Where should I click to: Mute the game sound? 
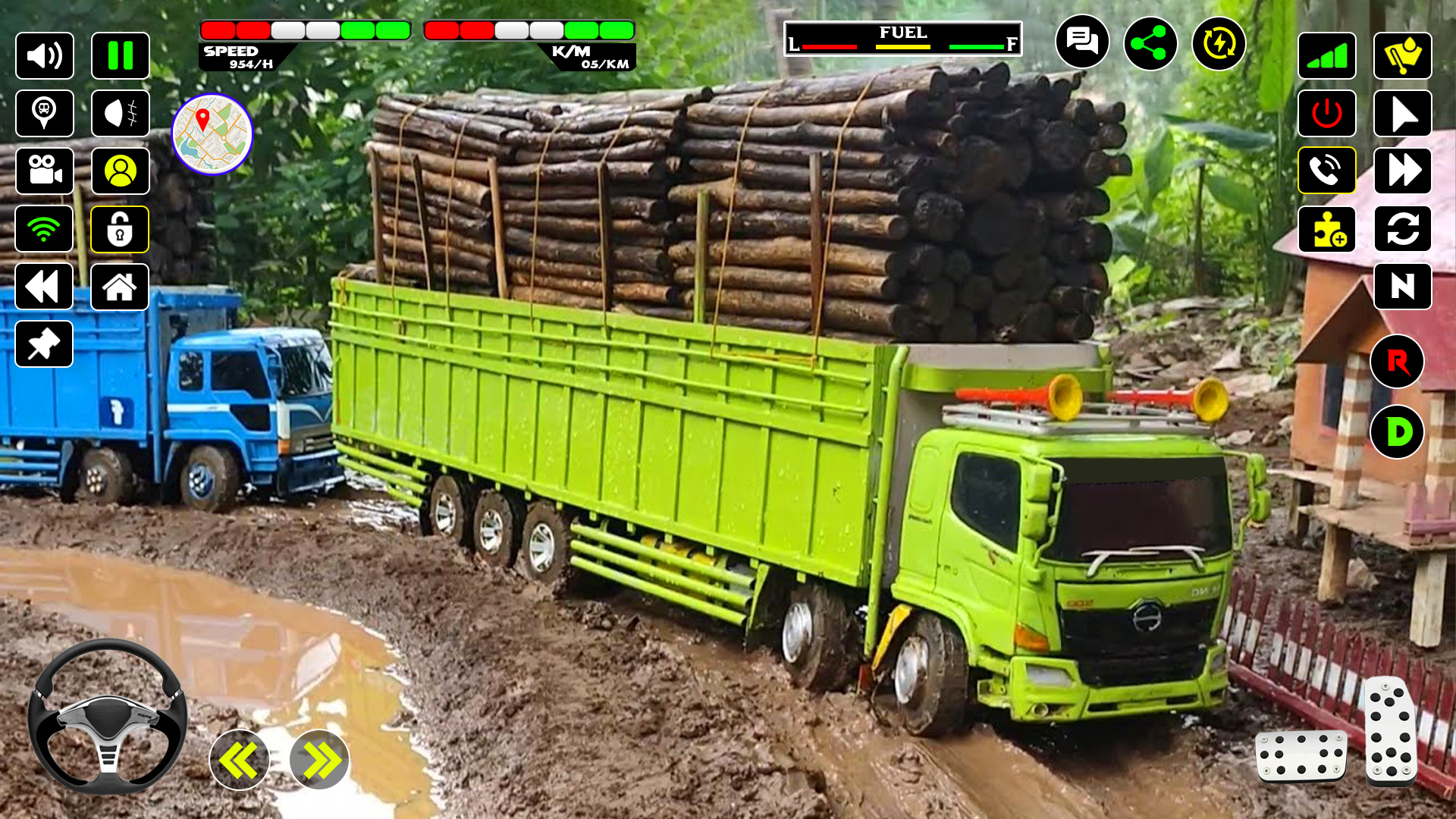[x=44, y=55]
